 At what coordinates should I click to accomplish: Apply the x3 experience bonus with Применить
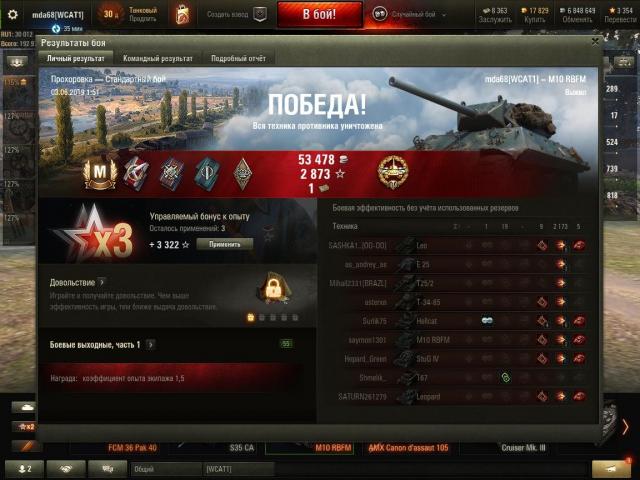tap(224, 244)
